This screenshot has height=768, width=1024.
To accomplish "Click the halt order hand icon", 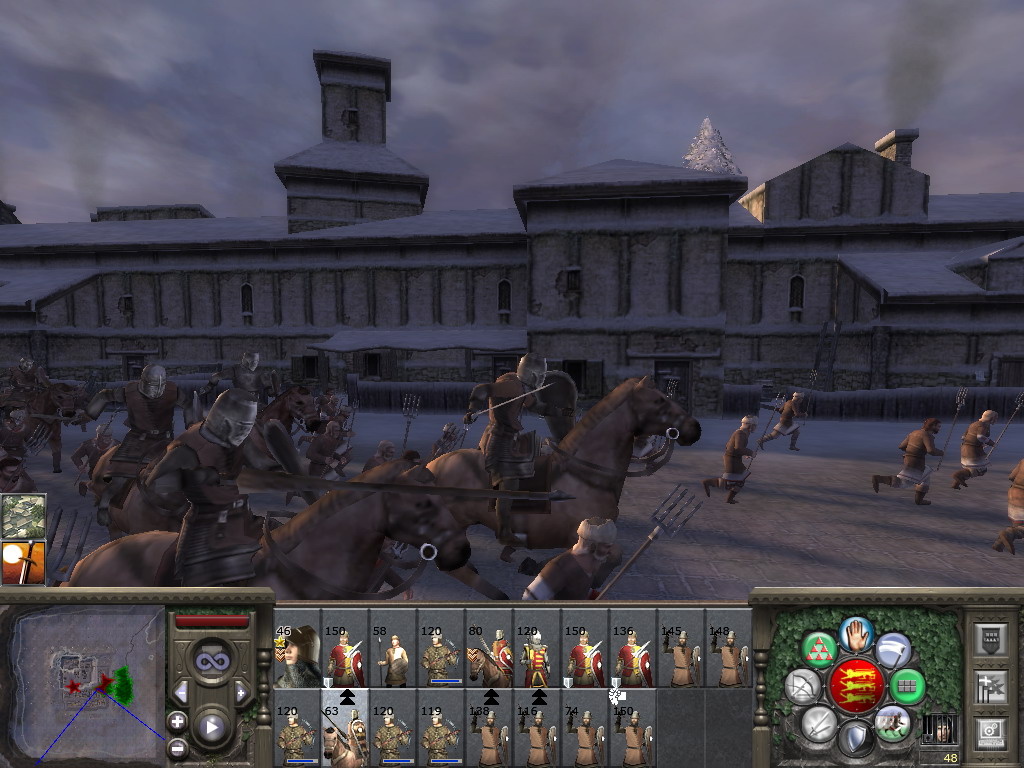I will click(856, 634).
